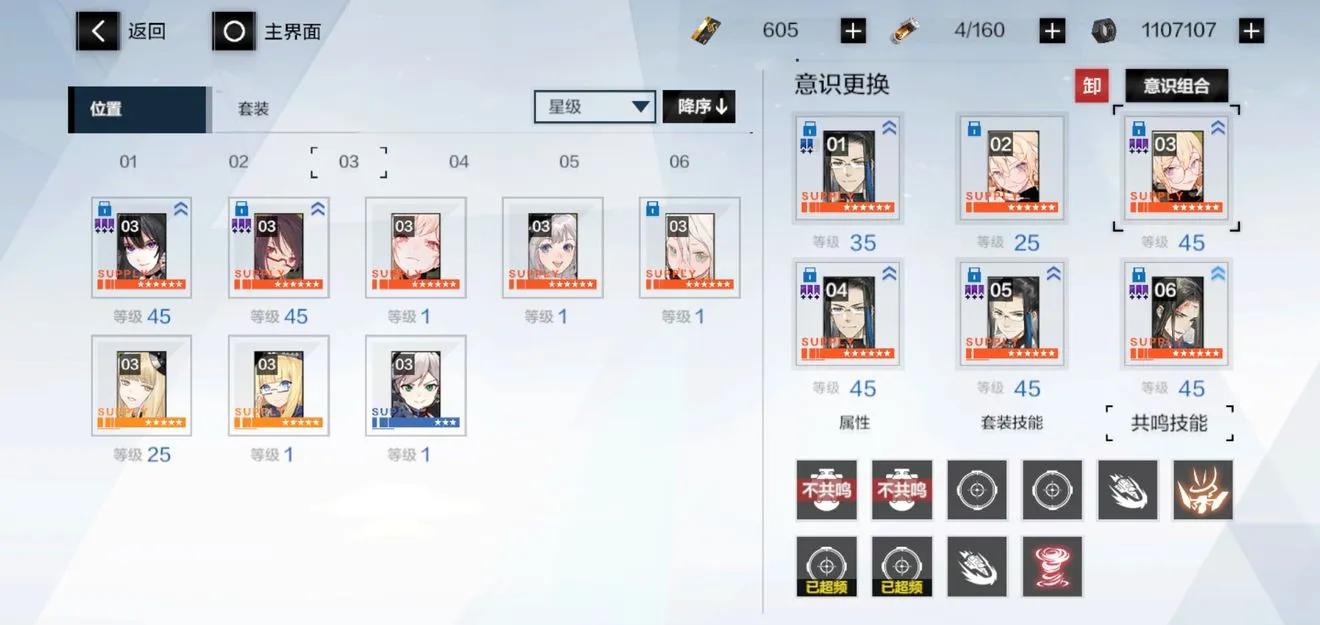Viewport: 1320px width, 625px height.
Task: Click the plus button beside 4/160
Action: click(1052, 31)
